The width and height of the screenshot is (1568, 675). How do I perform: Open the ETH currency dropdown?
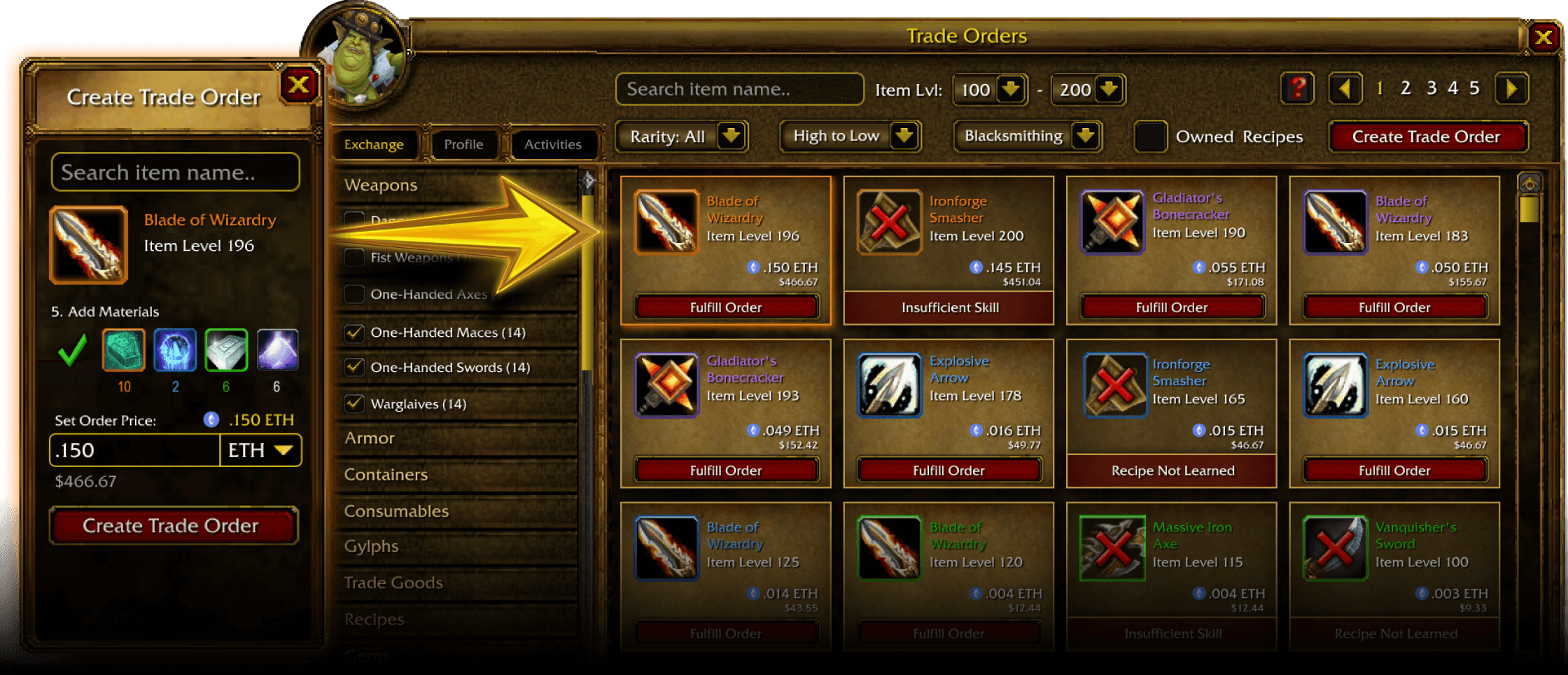(261, 450)
